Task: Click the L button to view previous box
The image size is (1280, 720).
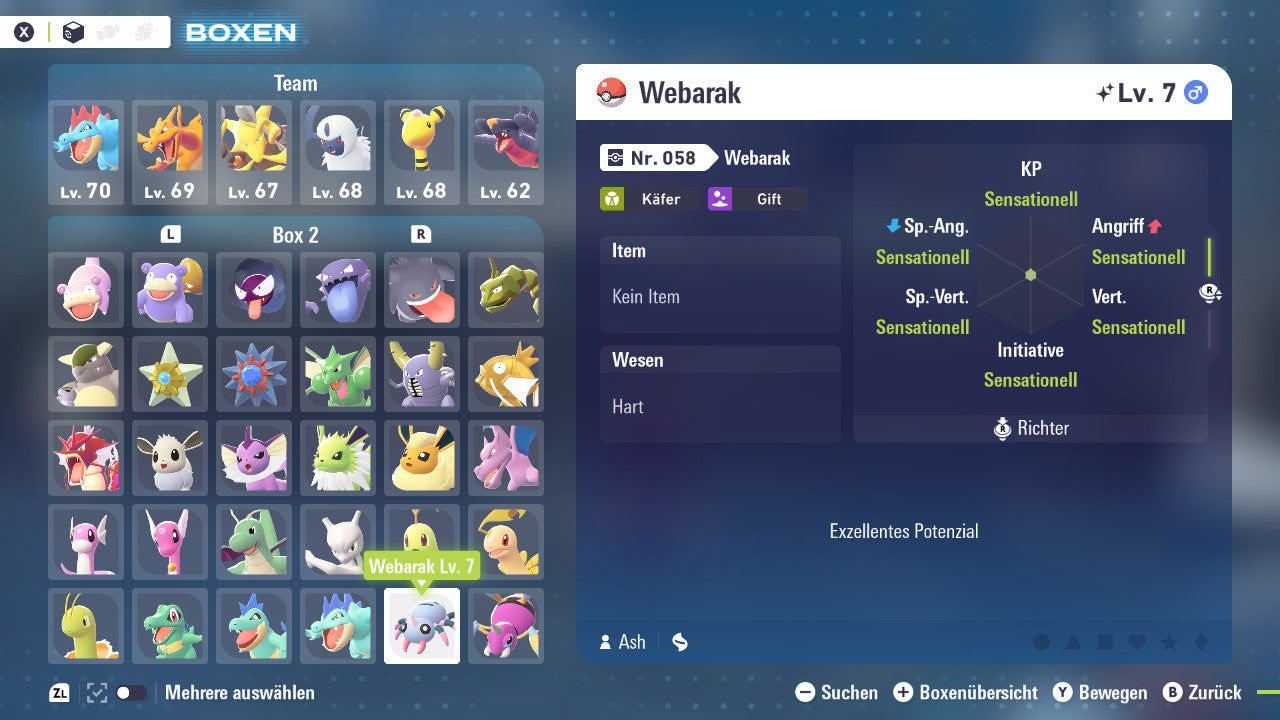Action: click(x=170, y=235)
